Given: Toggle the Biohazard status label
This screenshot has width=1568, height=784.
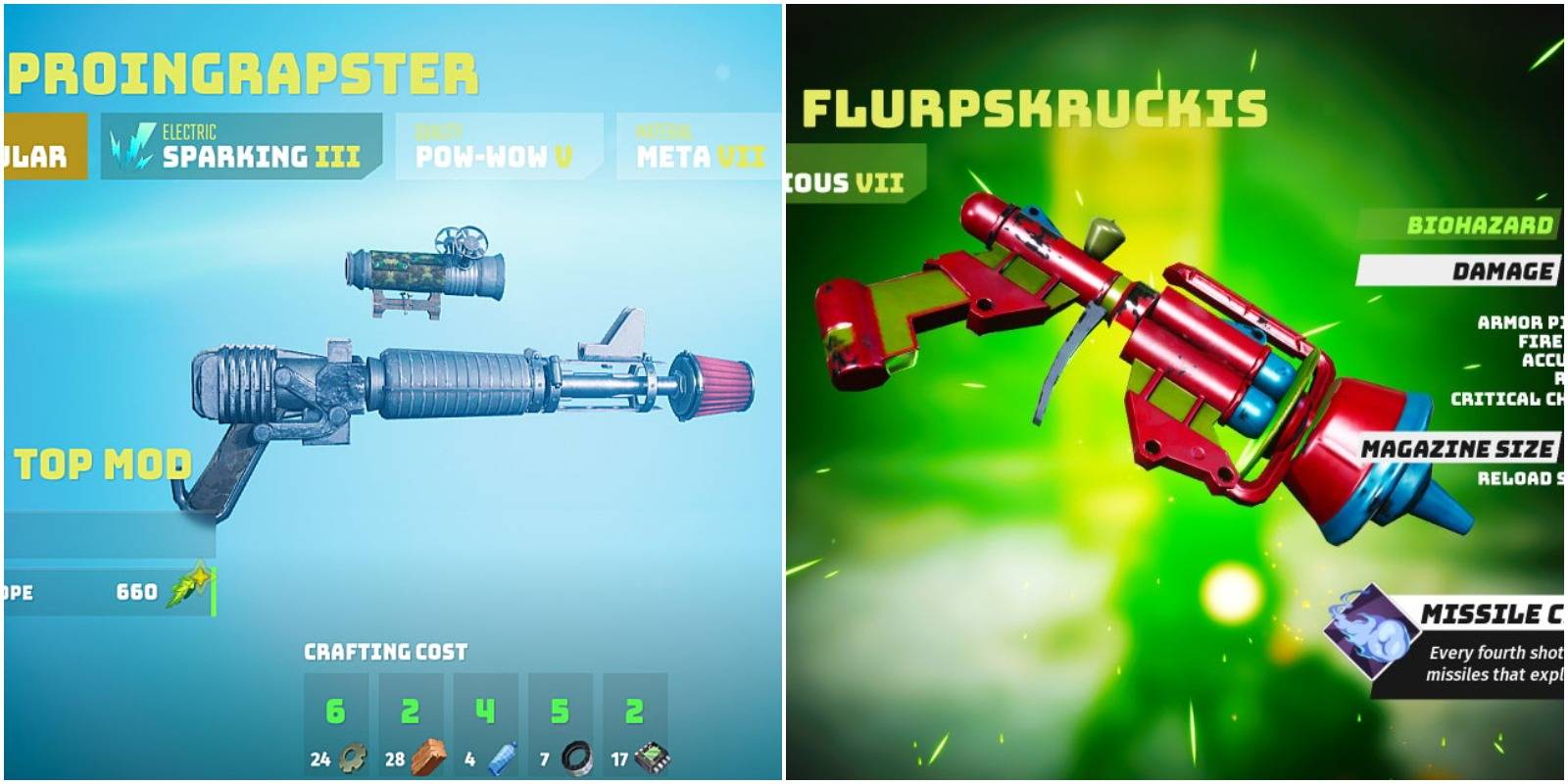Looking at the screenshot, I should coord(1481,223).
